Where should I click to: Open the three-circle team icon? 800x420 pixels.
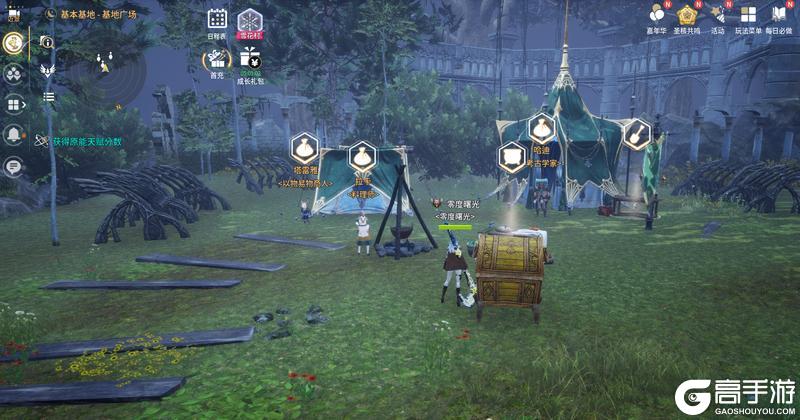pyautogui.click(x=14, y=73)
